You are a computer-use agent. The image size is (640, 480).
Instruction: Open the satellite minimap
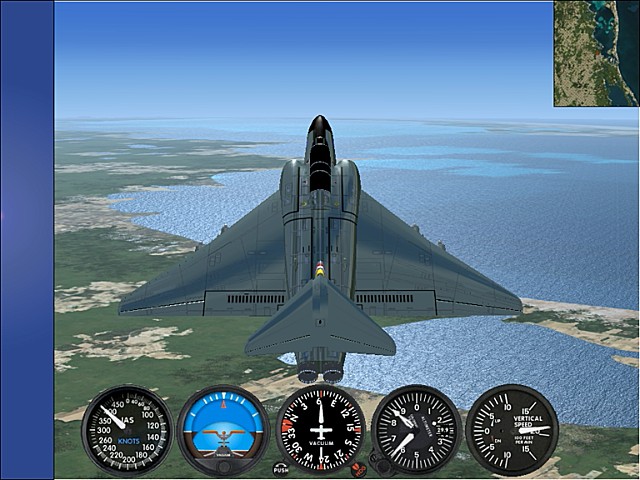(596, 54)
